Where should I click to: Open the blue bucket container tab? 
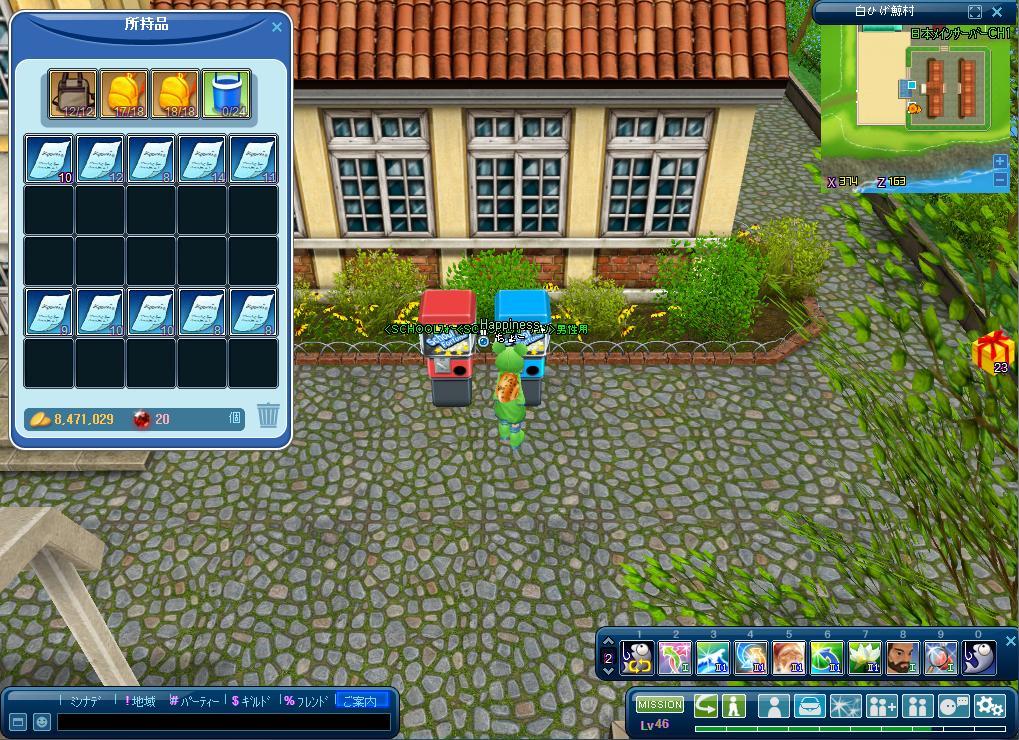pos(227,95)
